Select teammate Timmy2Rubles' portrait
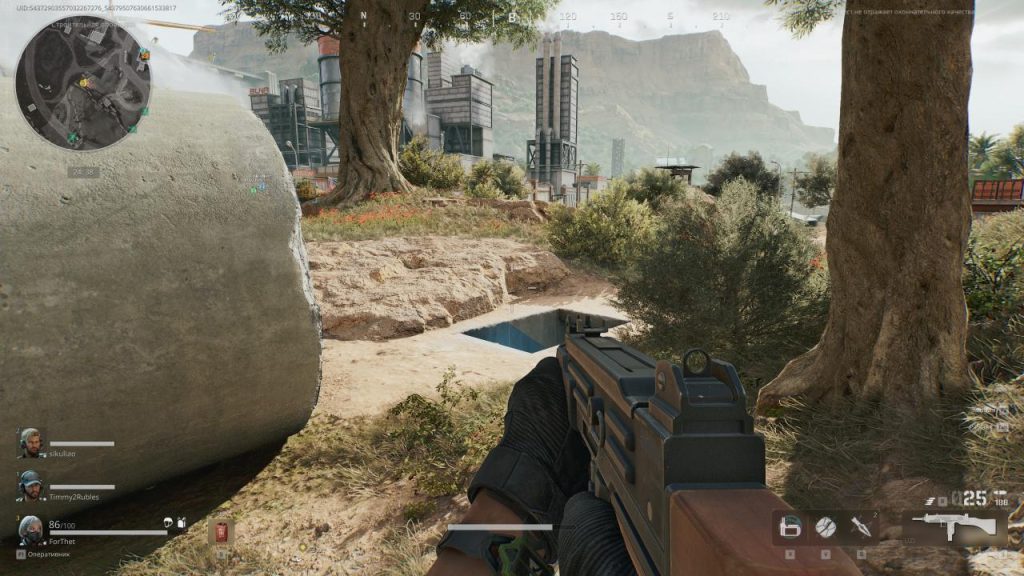 click(31, 486)
